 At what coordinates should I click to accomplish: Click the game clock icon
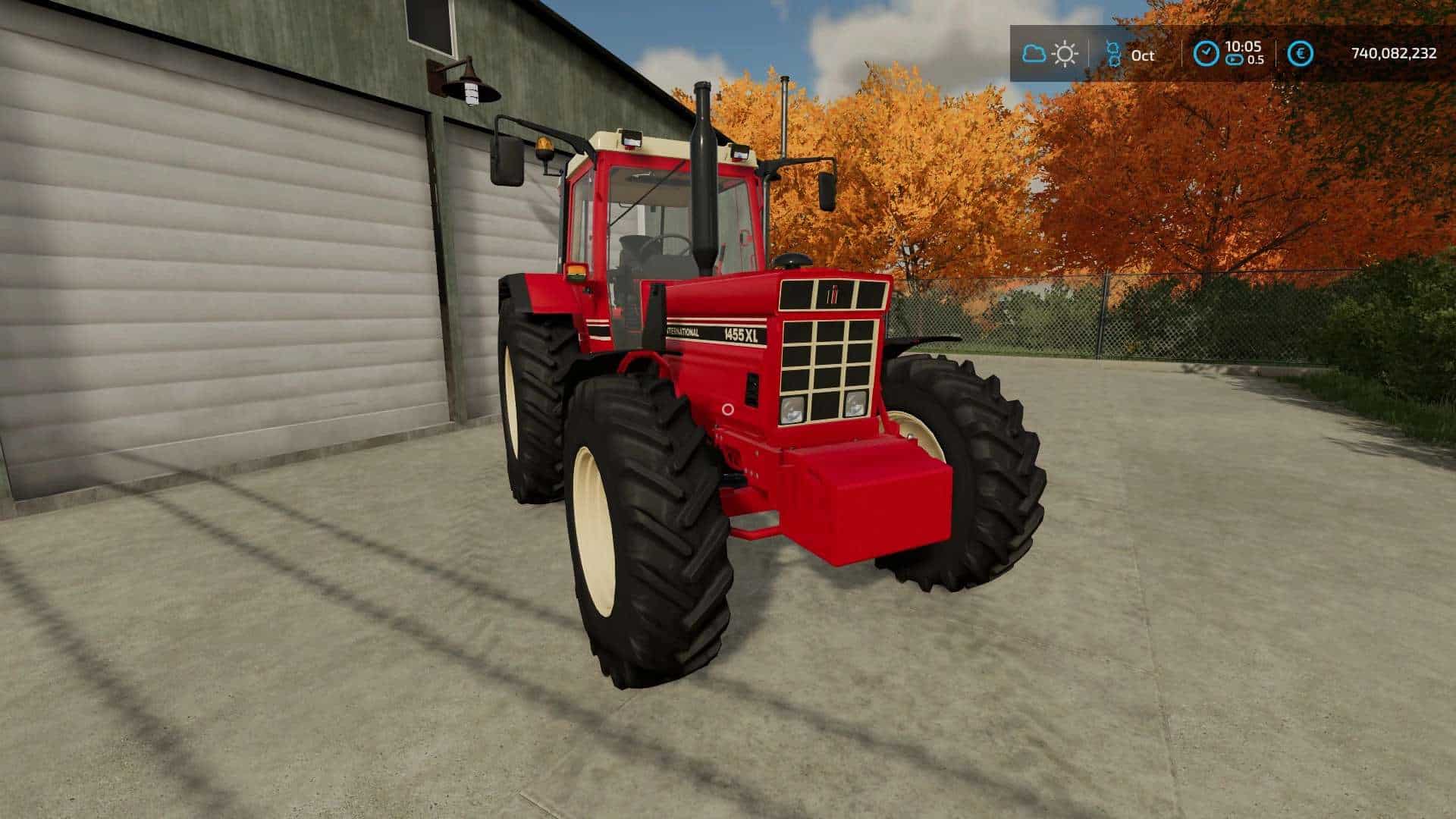(x=1205, y=54)
